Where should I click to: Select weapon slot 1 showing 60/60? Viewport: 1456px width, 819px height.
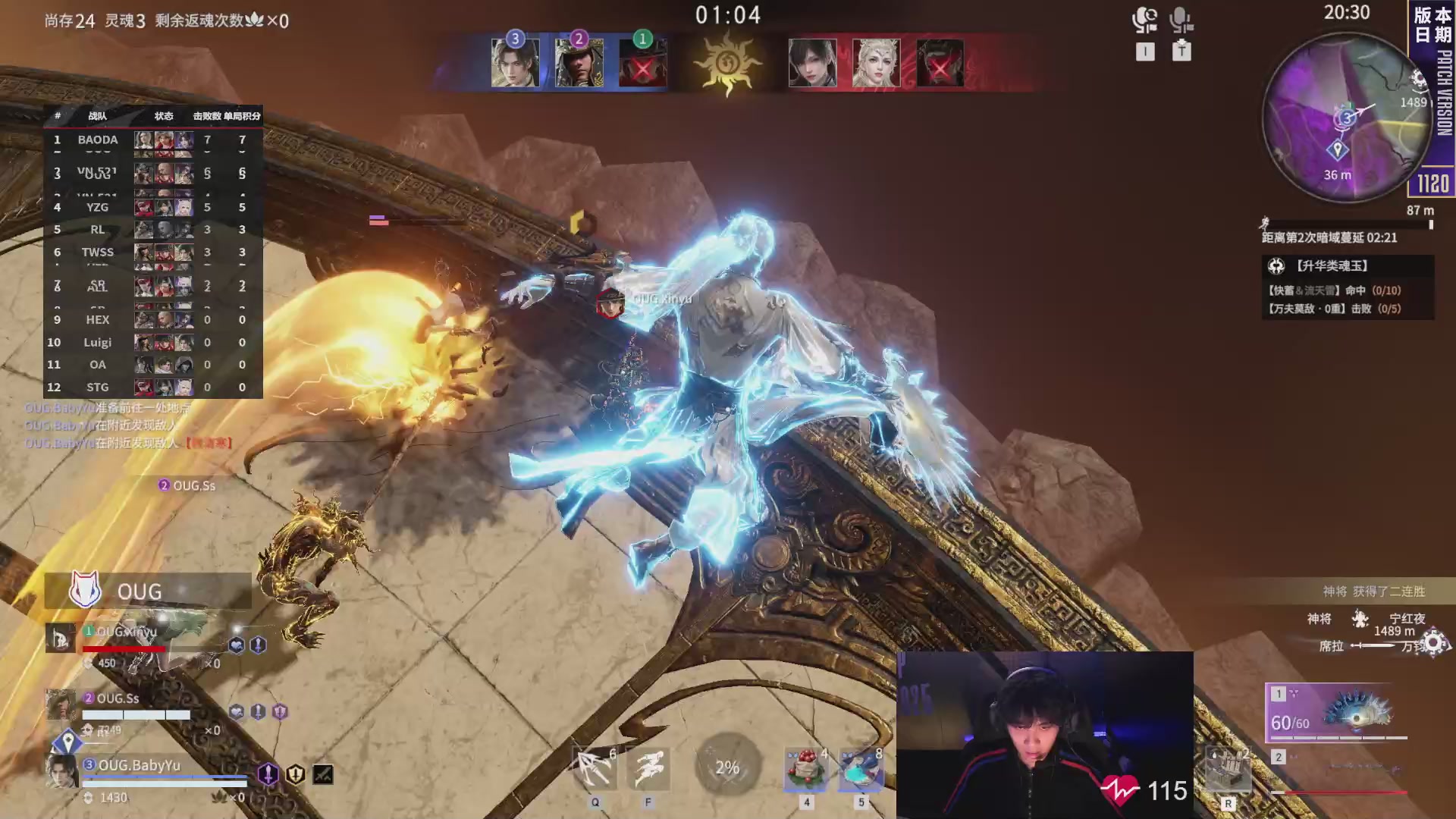[1336, 713]
